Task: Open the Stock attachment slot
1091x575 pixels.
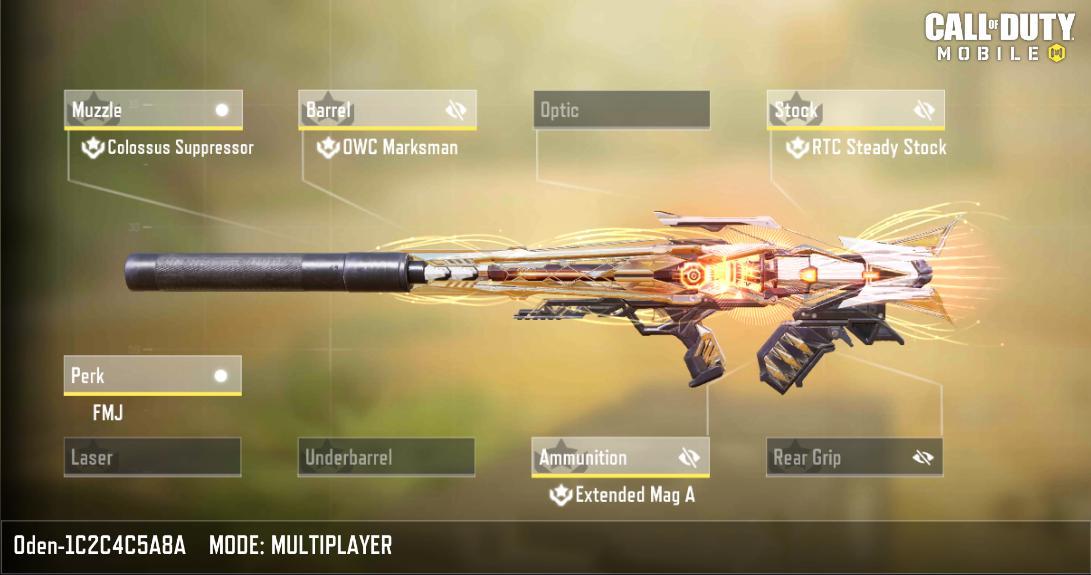Action: (x=840, y=110)
